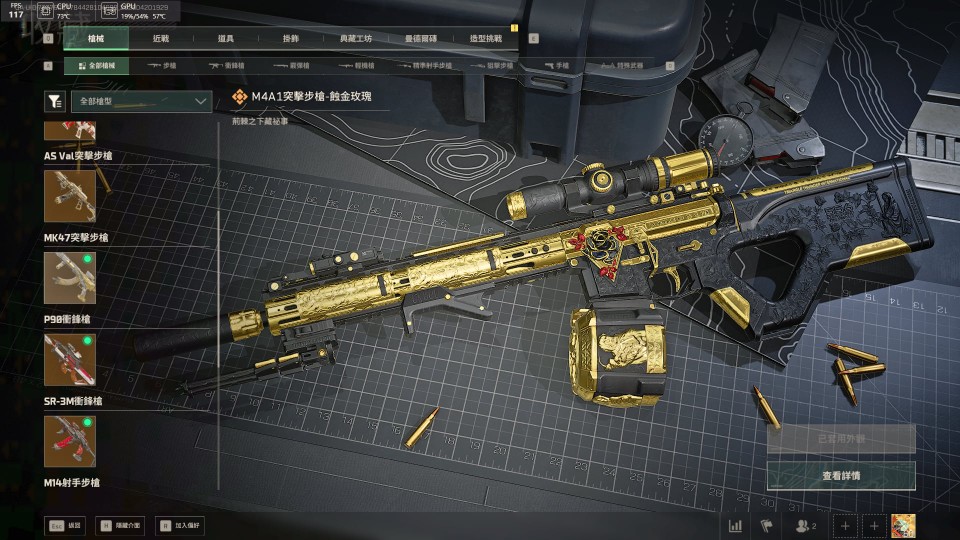Add skin to favorites with 加入偏好
The image size is (960, 540).
coord(178,524)
